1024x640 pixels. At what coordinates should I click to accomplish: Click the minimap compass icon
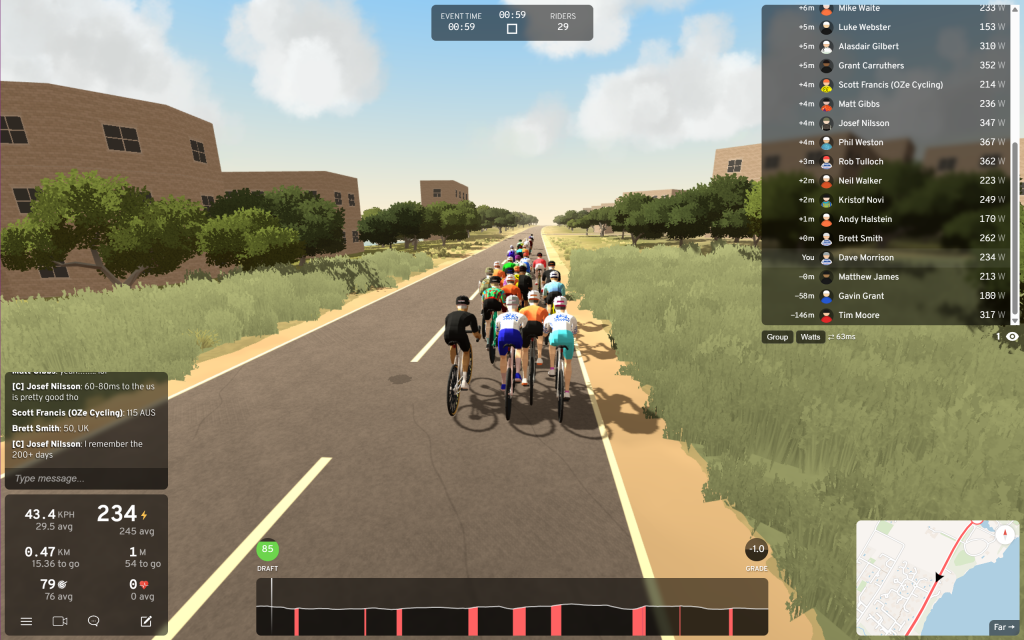tap(1004, 533)
